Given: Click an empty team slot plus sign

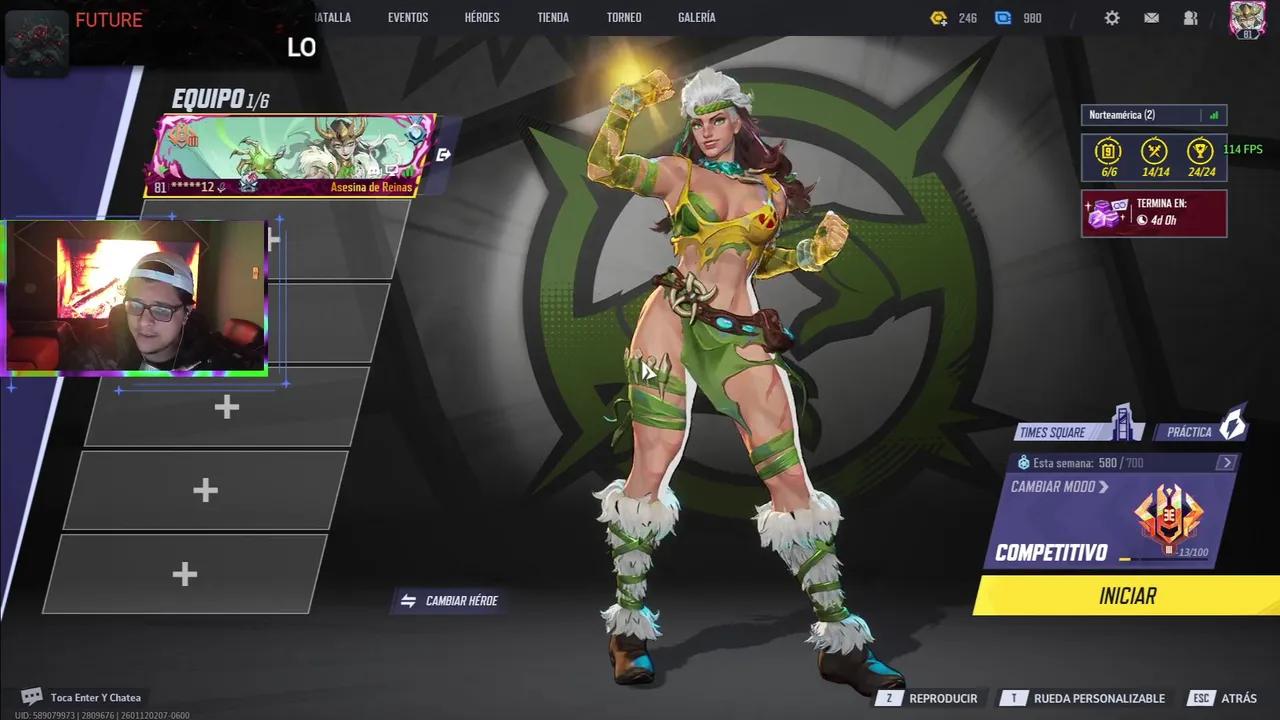Looking at the screenshot, I should (226, 407).
